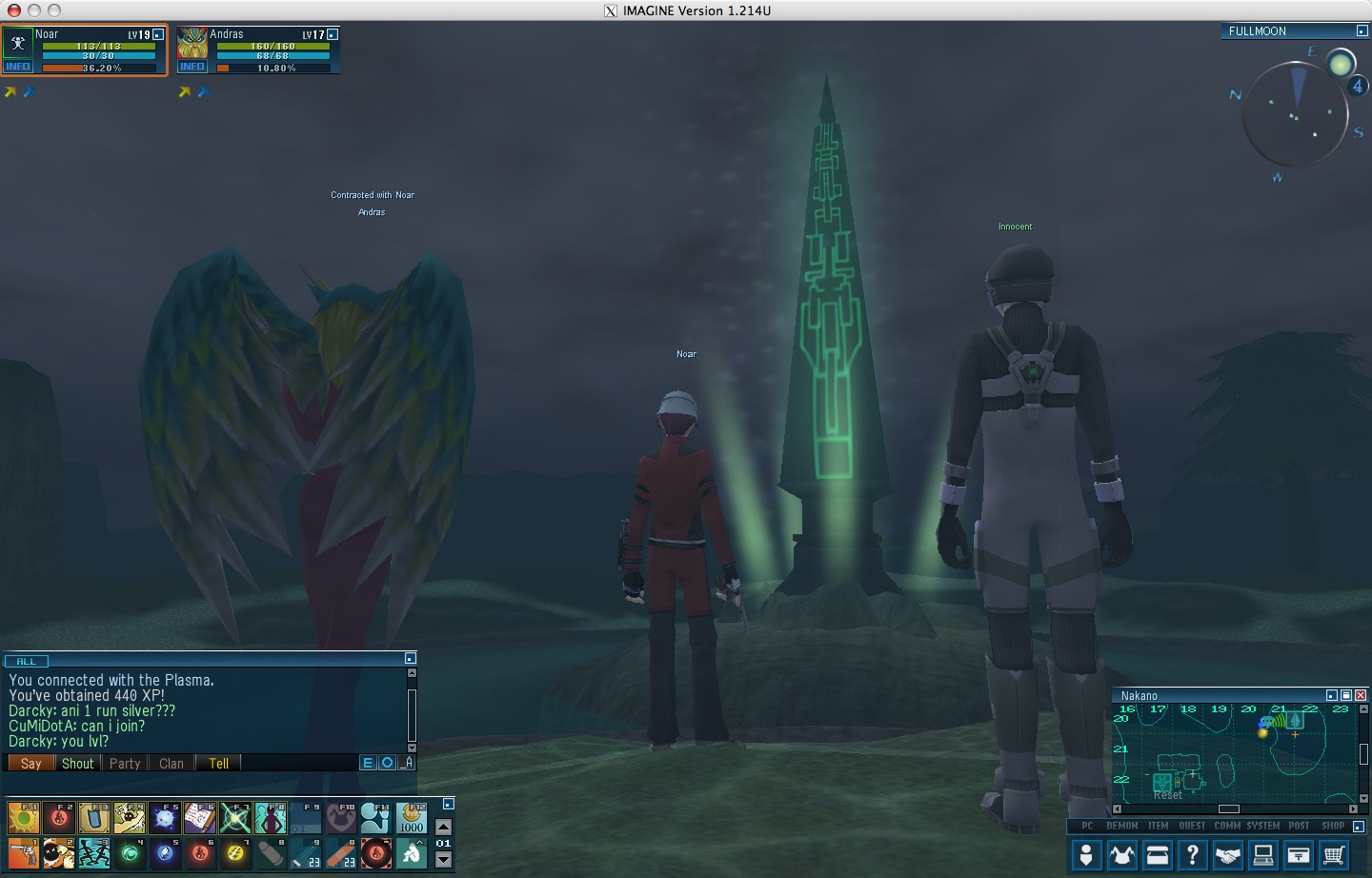Image resolution: width=1372 pixels, height=878 pixels.
Task: Open the POST mailbox icon
Action: 1299,854
